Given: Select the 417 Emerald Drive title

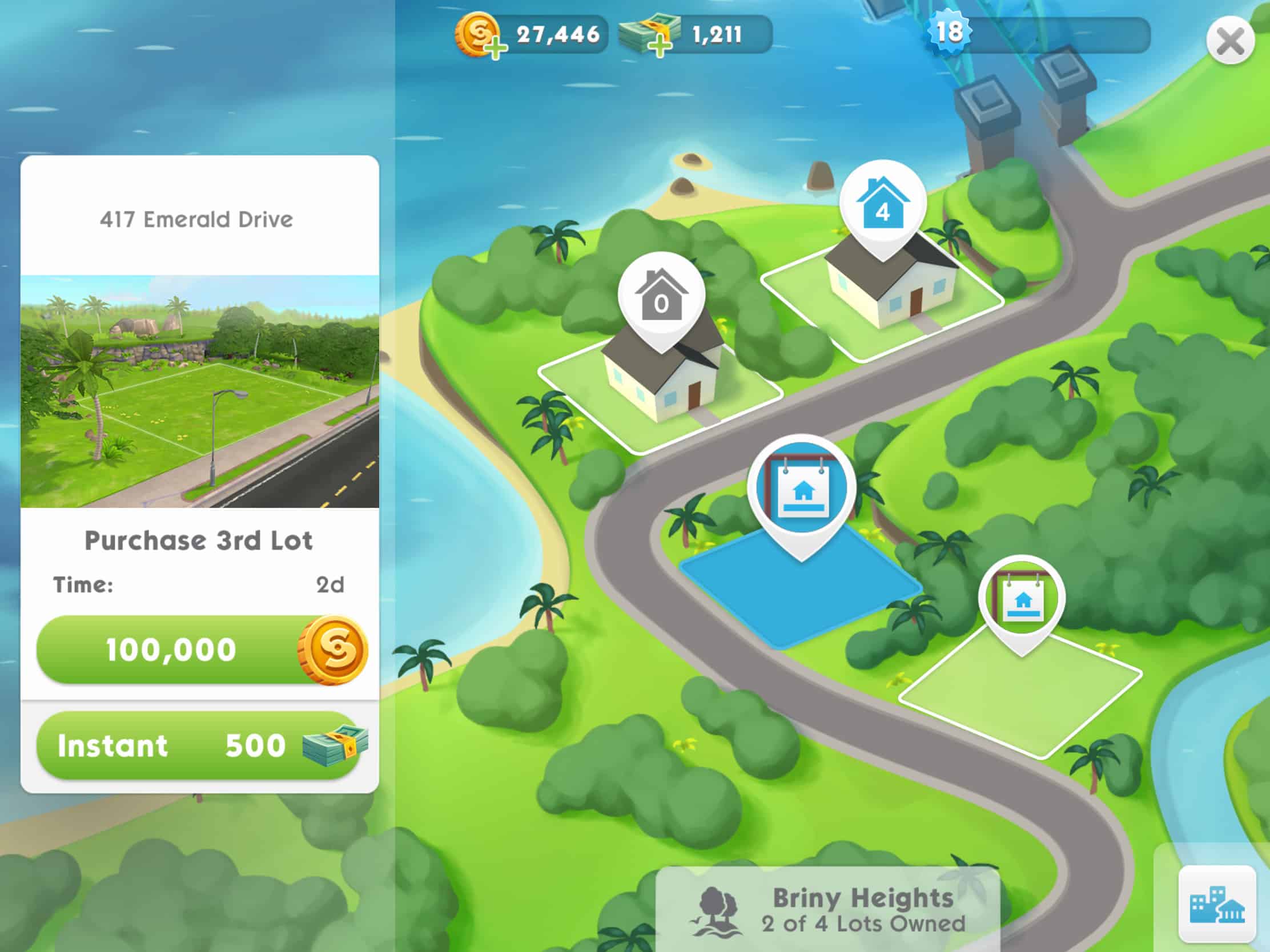Looking at the screenshot, I should [196, 219].
